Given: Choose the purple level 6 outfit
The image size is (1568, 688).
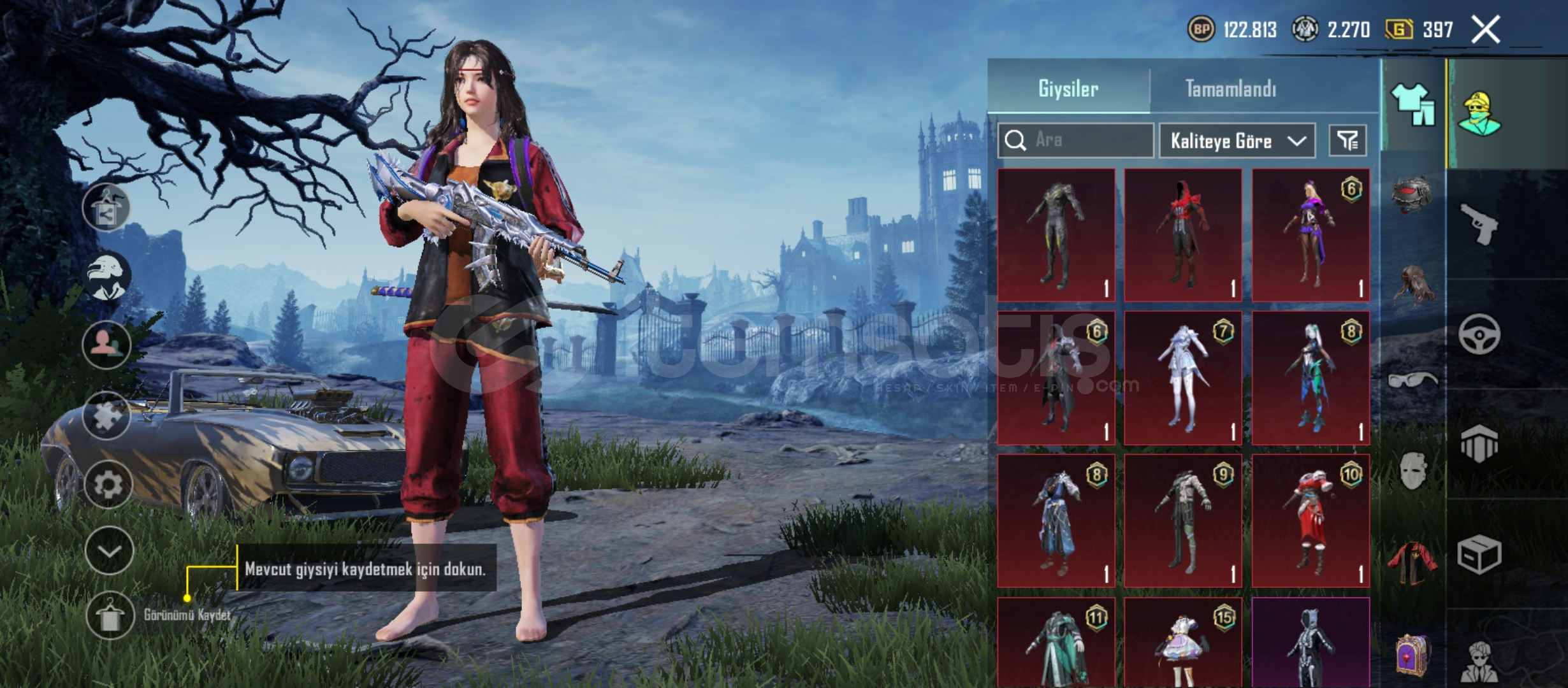Looking at the screenshot, I should click(x=1310, y=234).
